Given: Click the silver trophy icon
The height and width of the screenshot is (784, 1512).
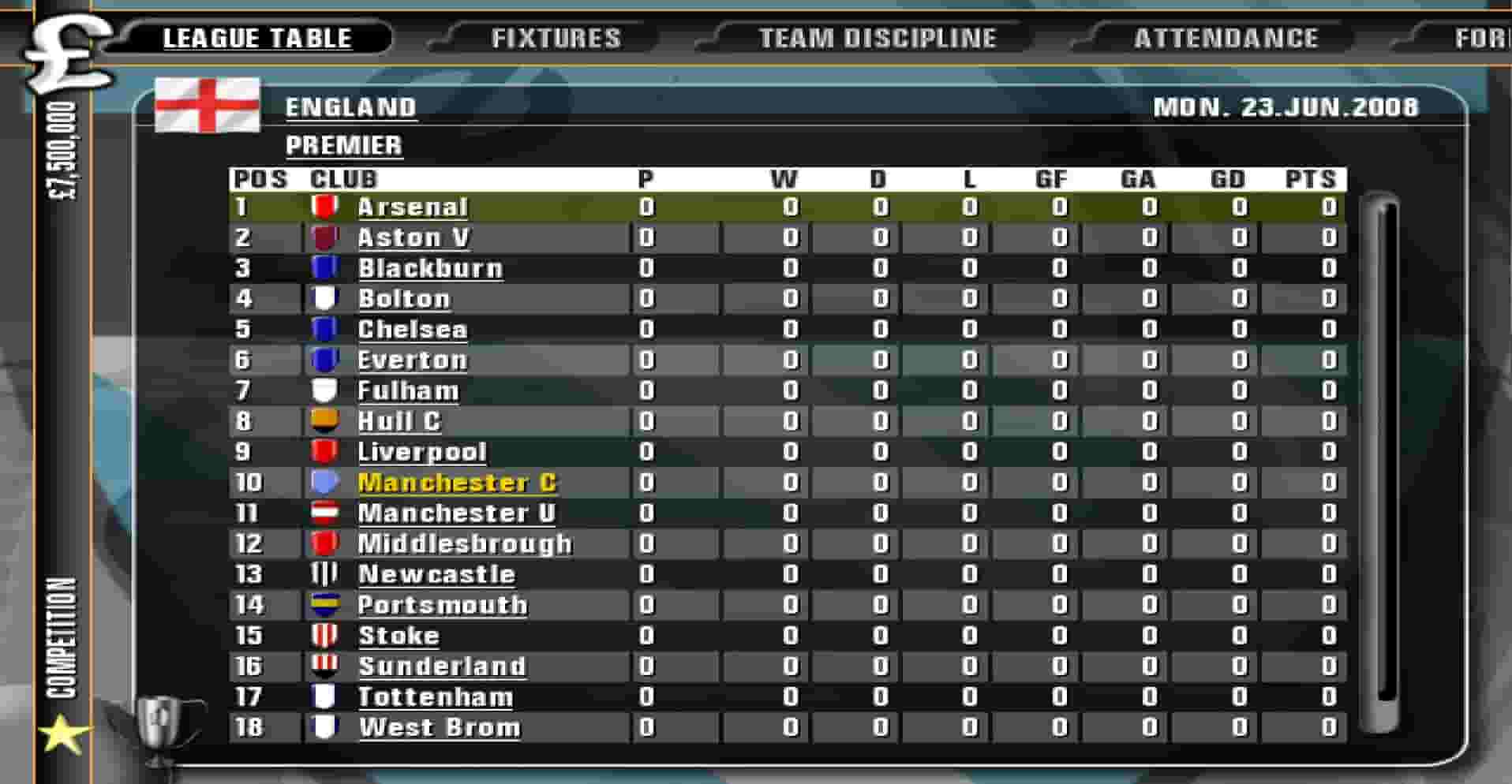Looking at the screenshot, I should coord(158,727).
